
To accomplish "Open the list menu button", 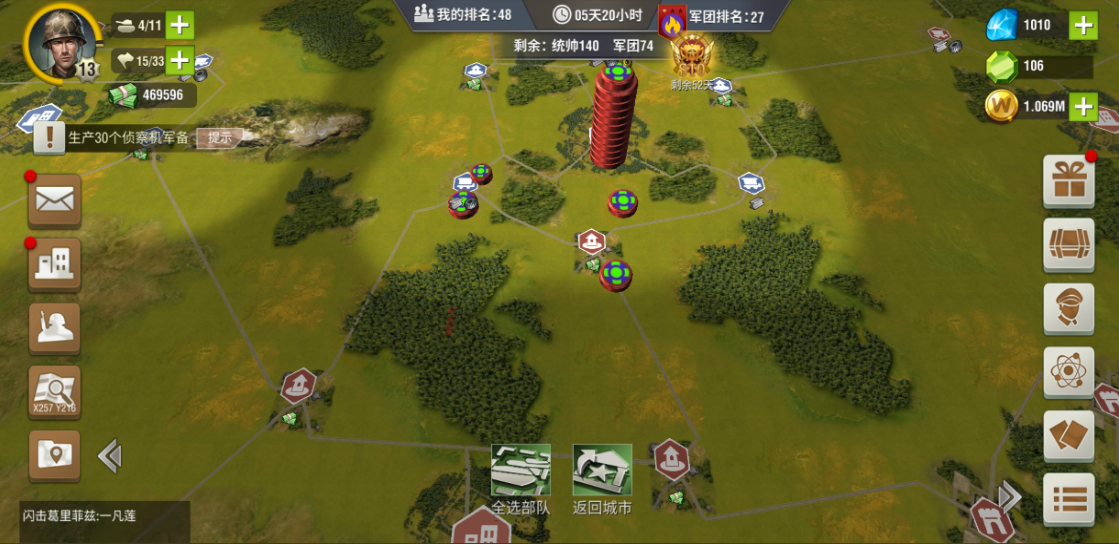I will tap(1068, 499).
